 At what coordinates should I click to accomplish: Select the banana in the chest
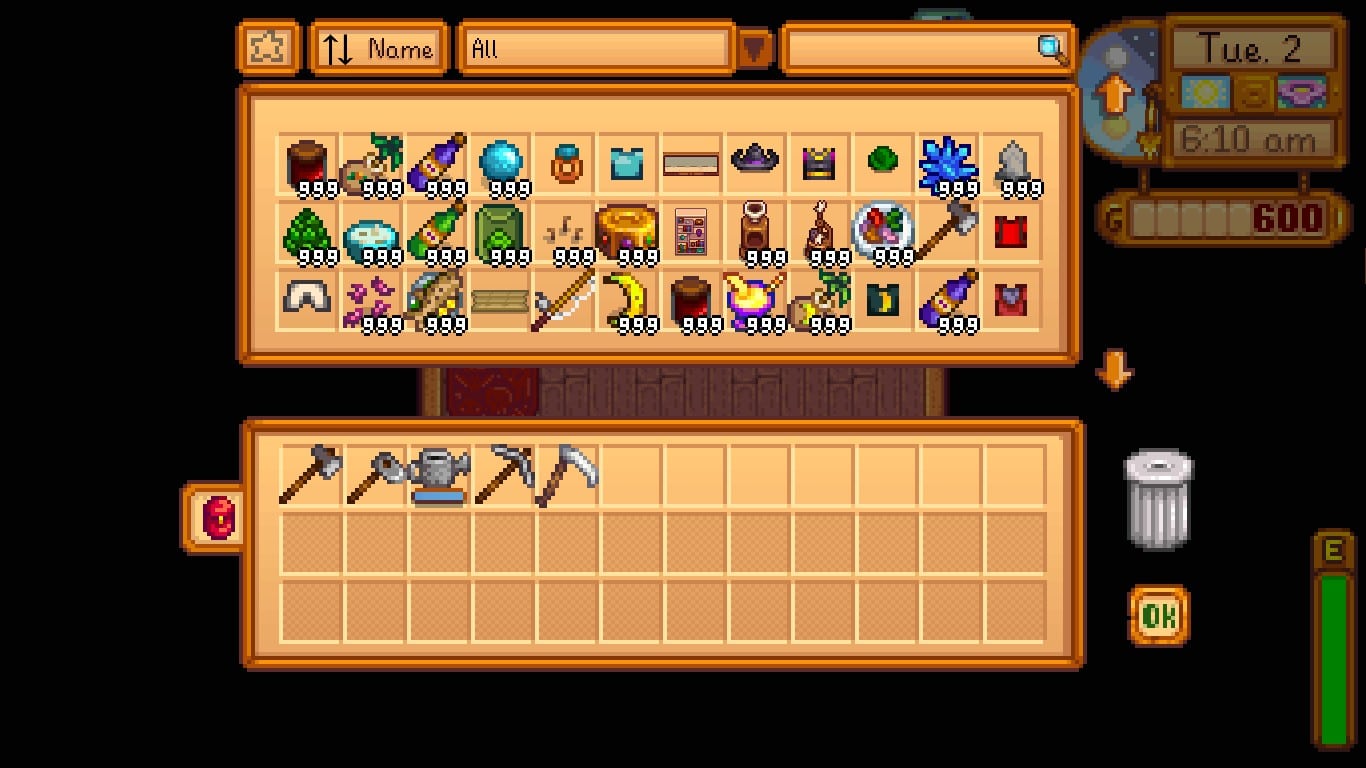pos(627,300)
